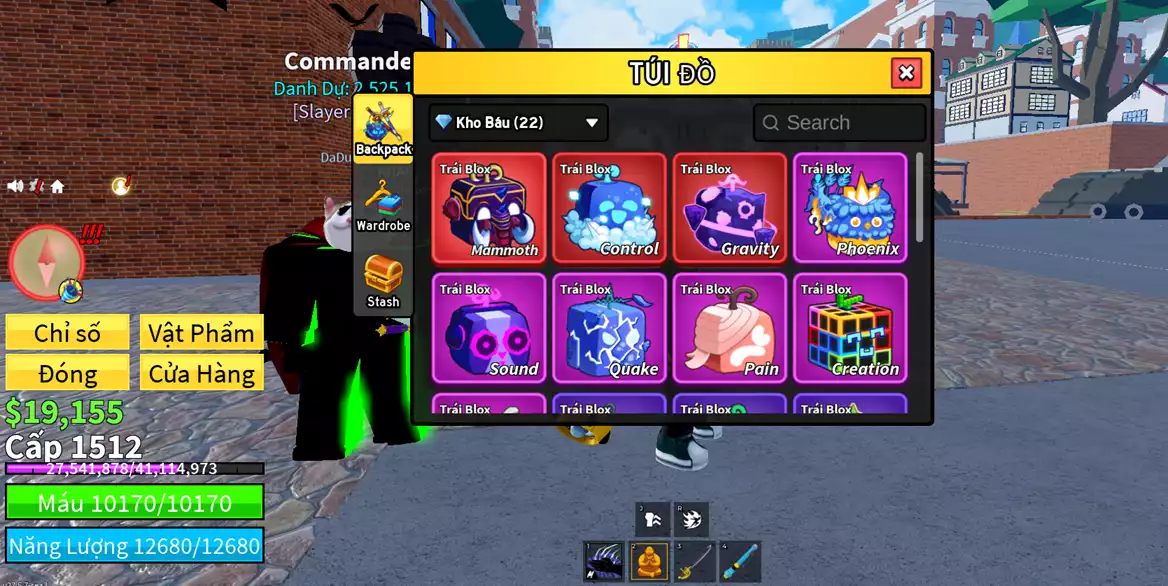1168x586 pixels.
Task: Select the Mammoth fruit slot
Action: coord(490,208)
